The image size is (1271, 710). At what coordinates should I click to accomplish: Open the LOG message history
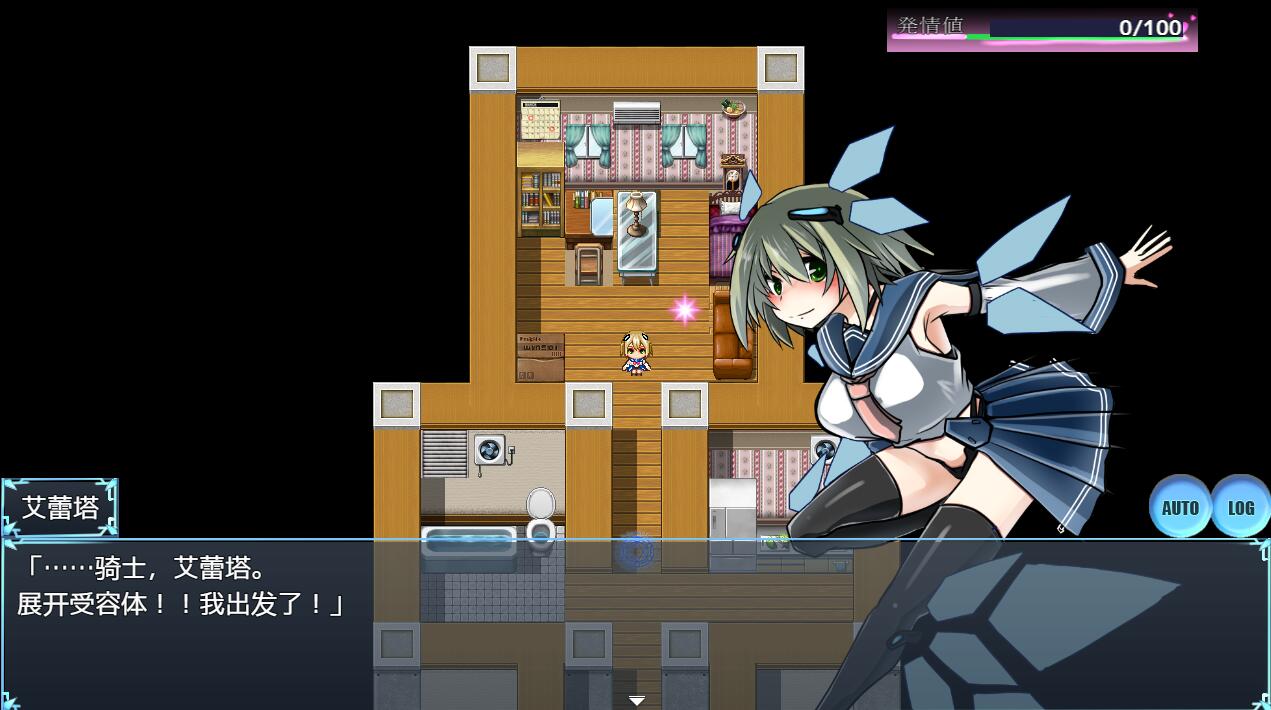1240,507
